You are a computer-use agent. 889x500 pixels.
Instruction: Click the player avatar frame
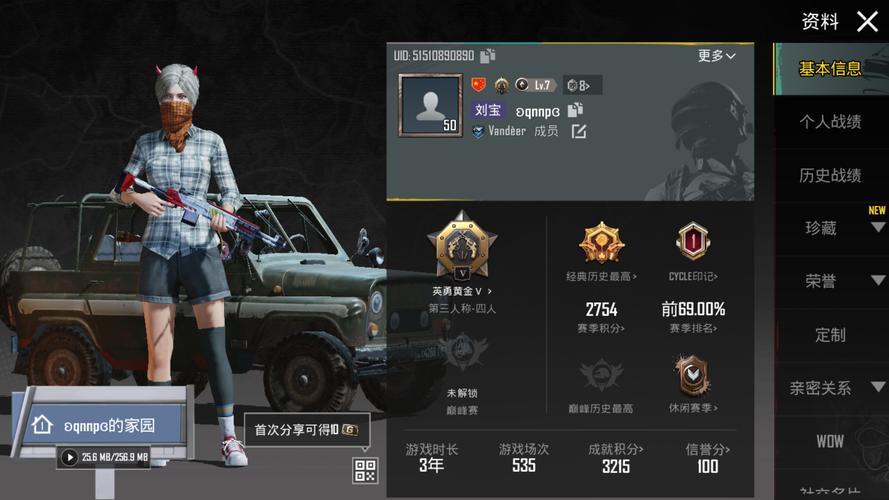[x=430, y=105]
